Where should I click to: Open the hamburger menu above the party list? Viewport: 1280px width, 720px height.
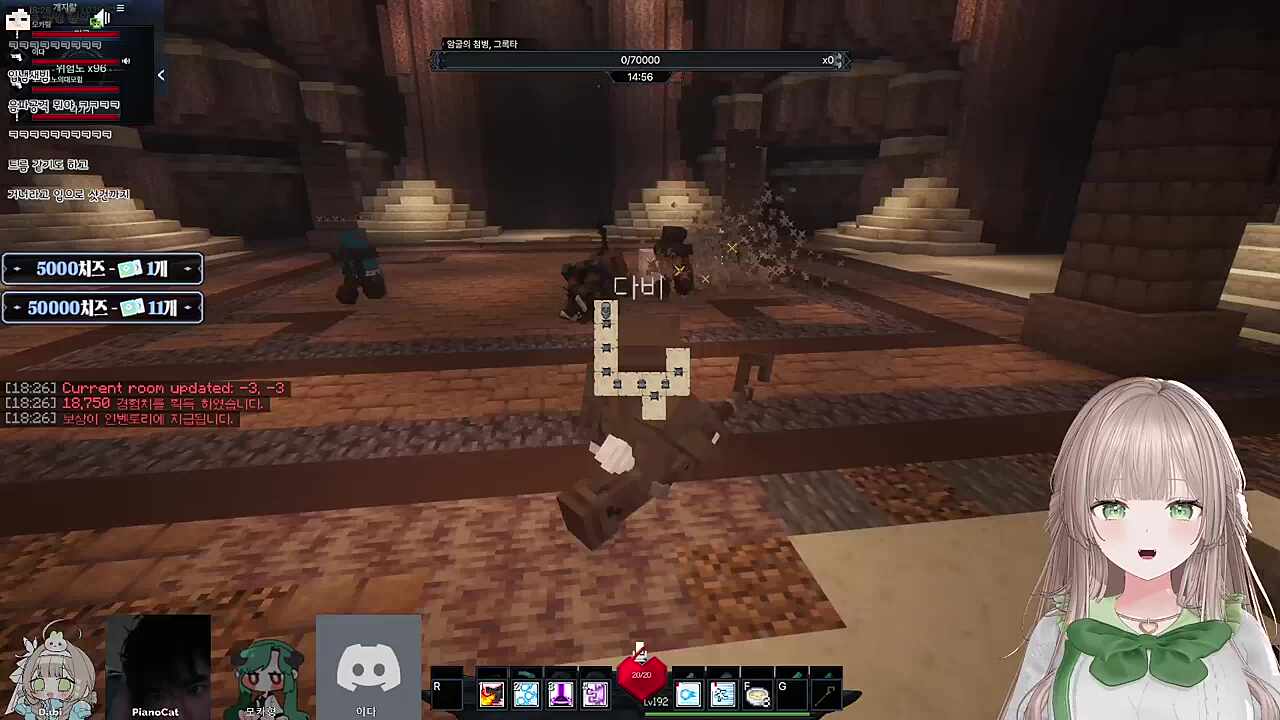coord(120,9)
